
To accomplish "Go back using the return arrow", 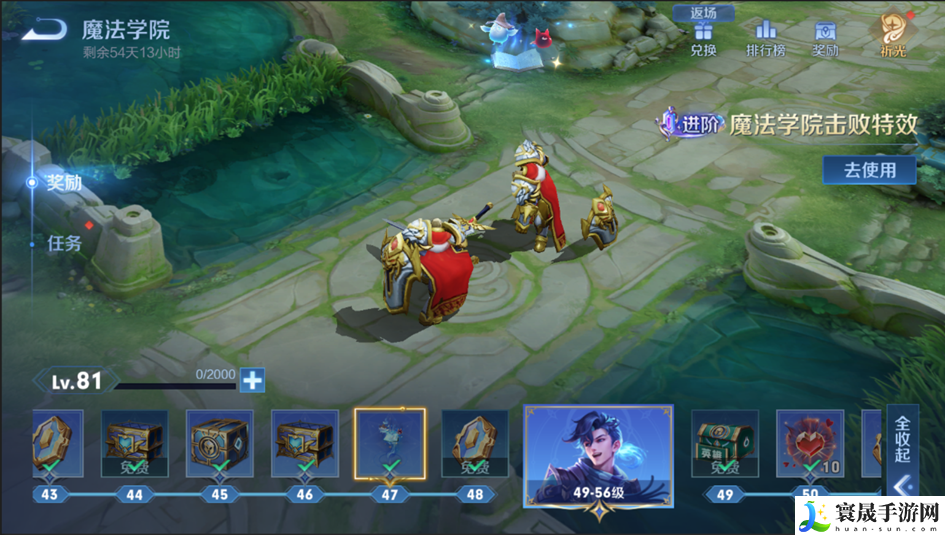I will point(45,31).
